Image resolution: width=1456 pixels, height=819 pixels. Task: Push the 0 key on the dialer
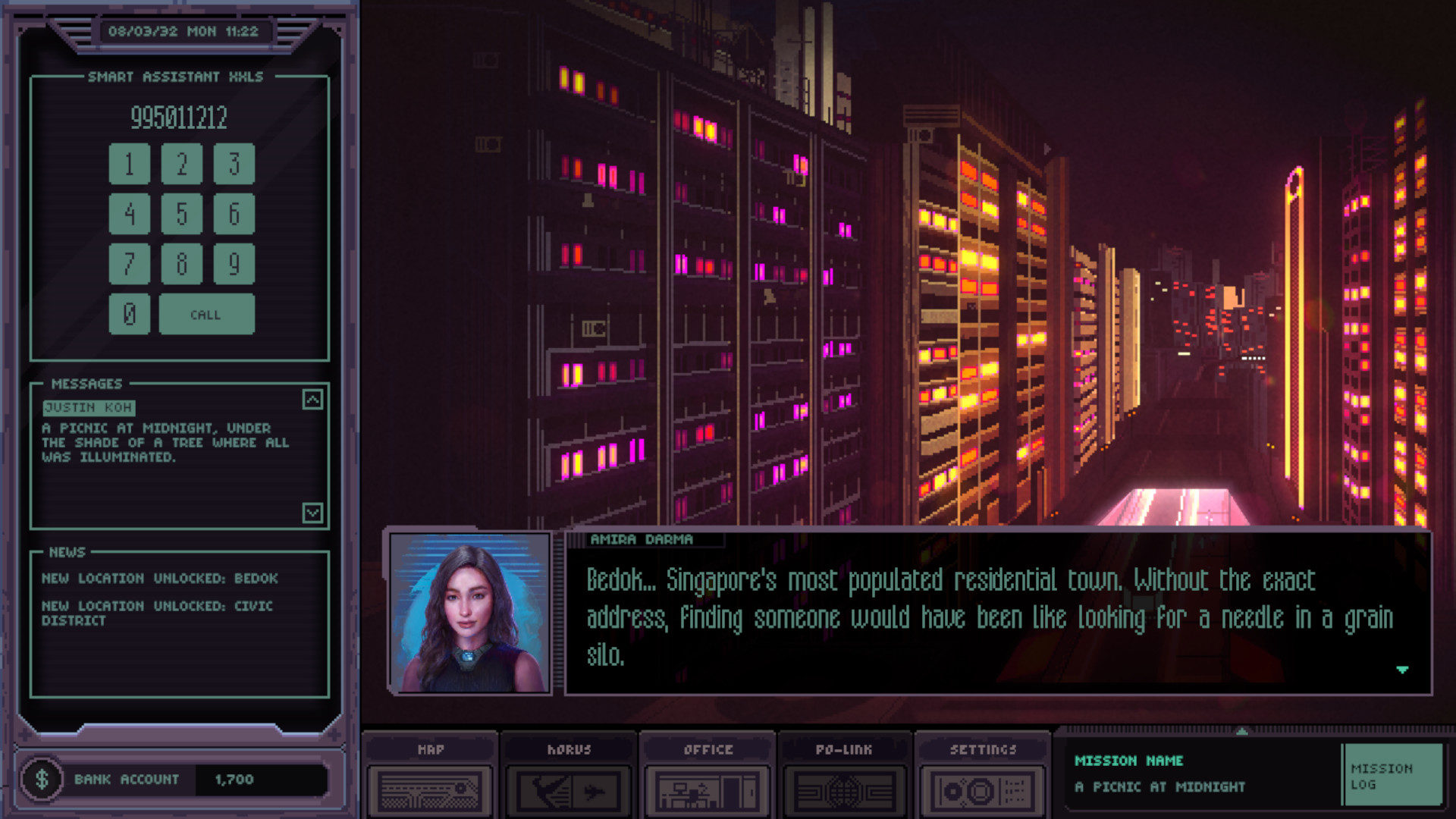click(129, 314)
